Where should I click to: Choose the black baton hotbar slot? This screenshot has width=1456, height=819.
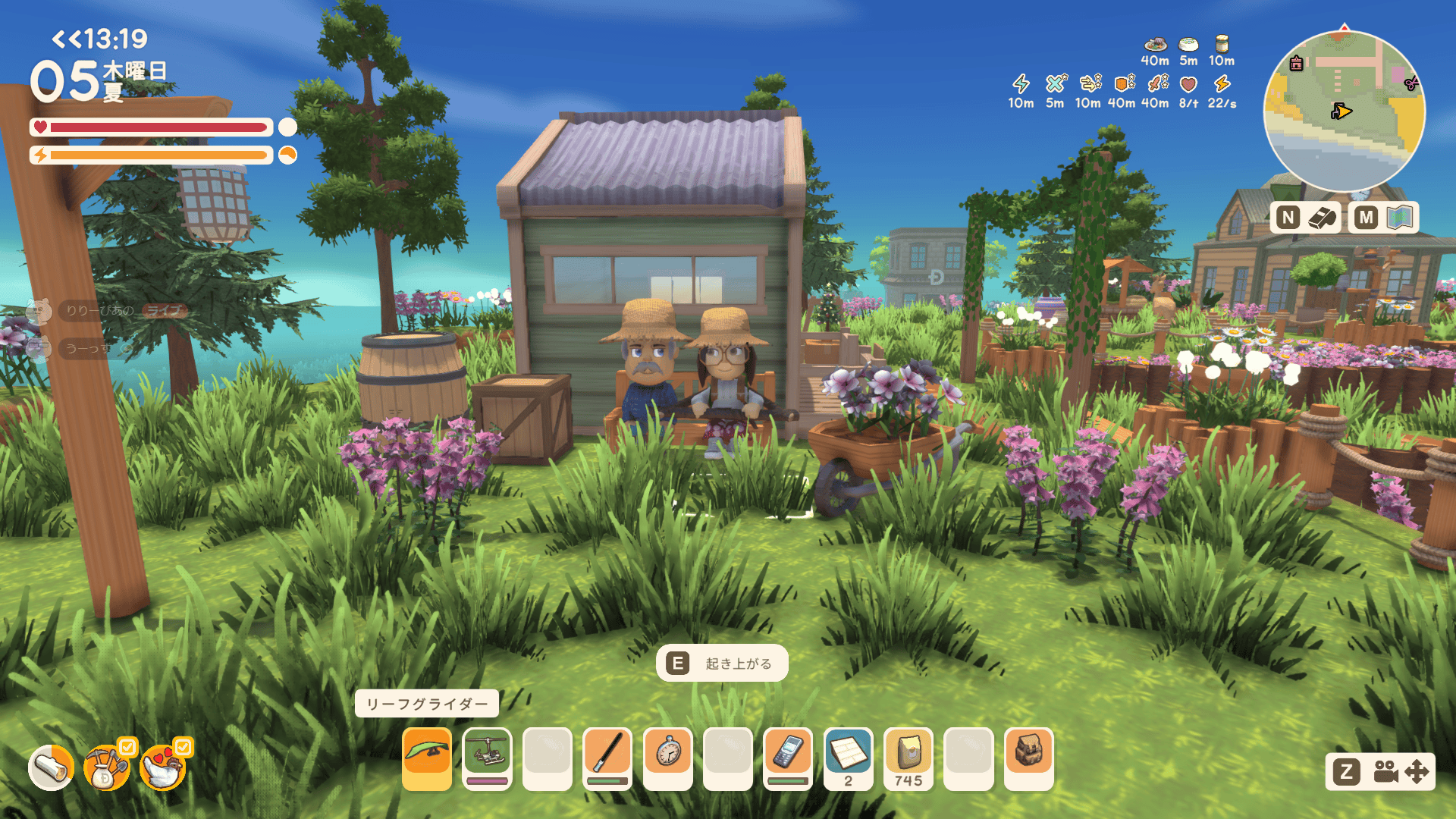[x=607, y=757]
